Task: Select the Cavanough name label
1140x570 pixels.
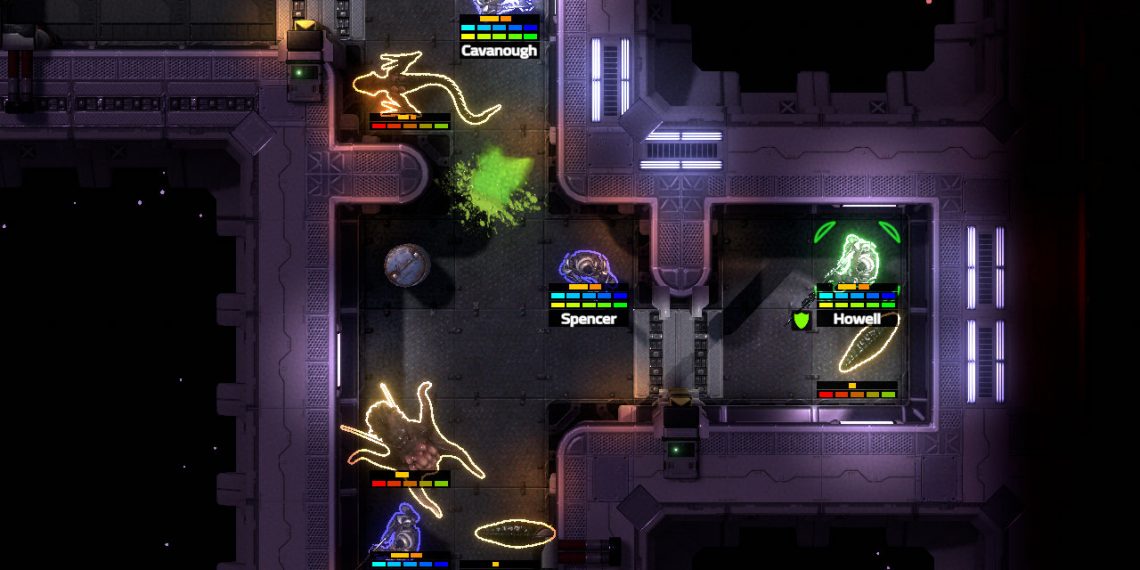Action: [x=499, y=50]
